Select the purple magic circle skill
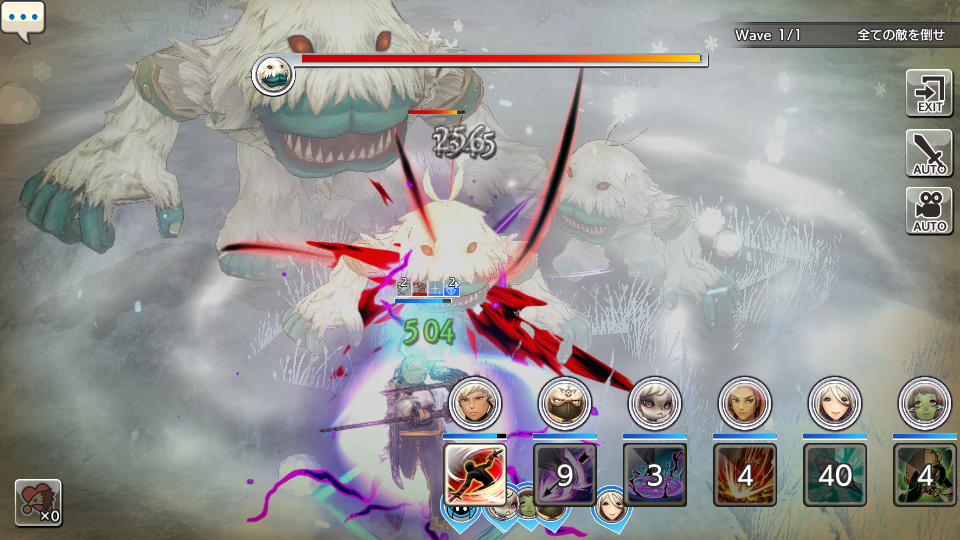 pos(655,474)
